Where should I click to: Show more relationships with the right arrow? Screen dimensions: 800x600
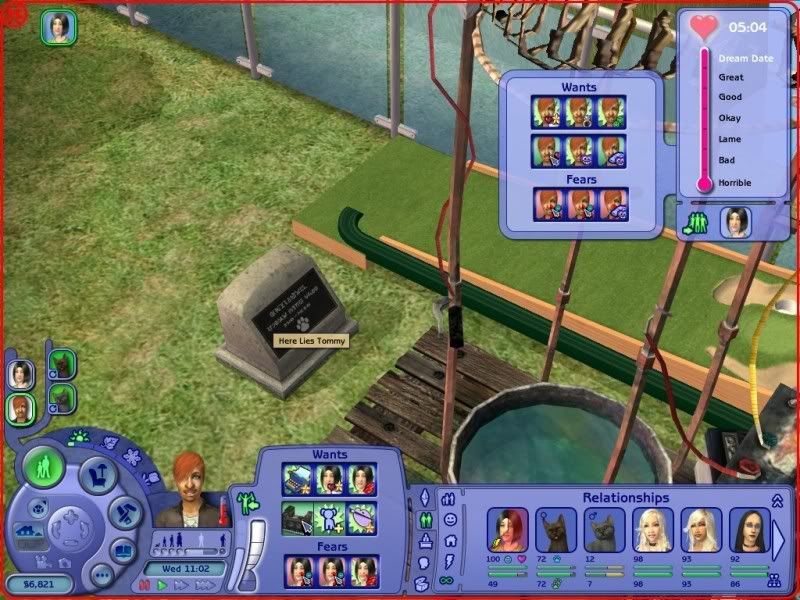(780, 538)
